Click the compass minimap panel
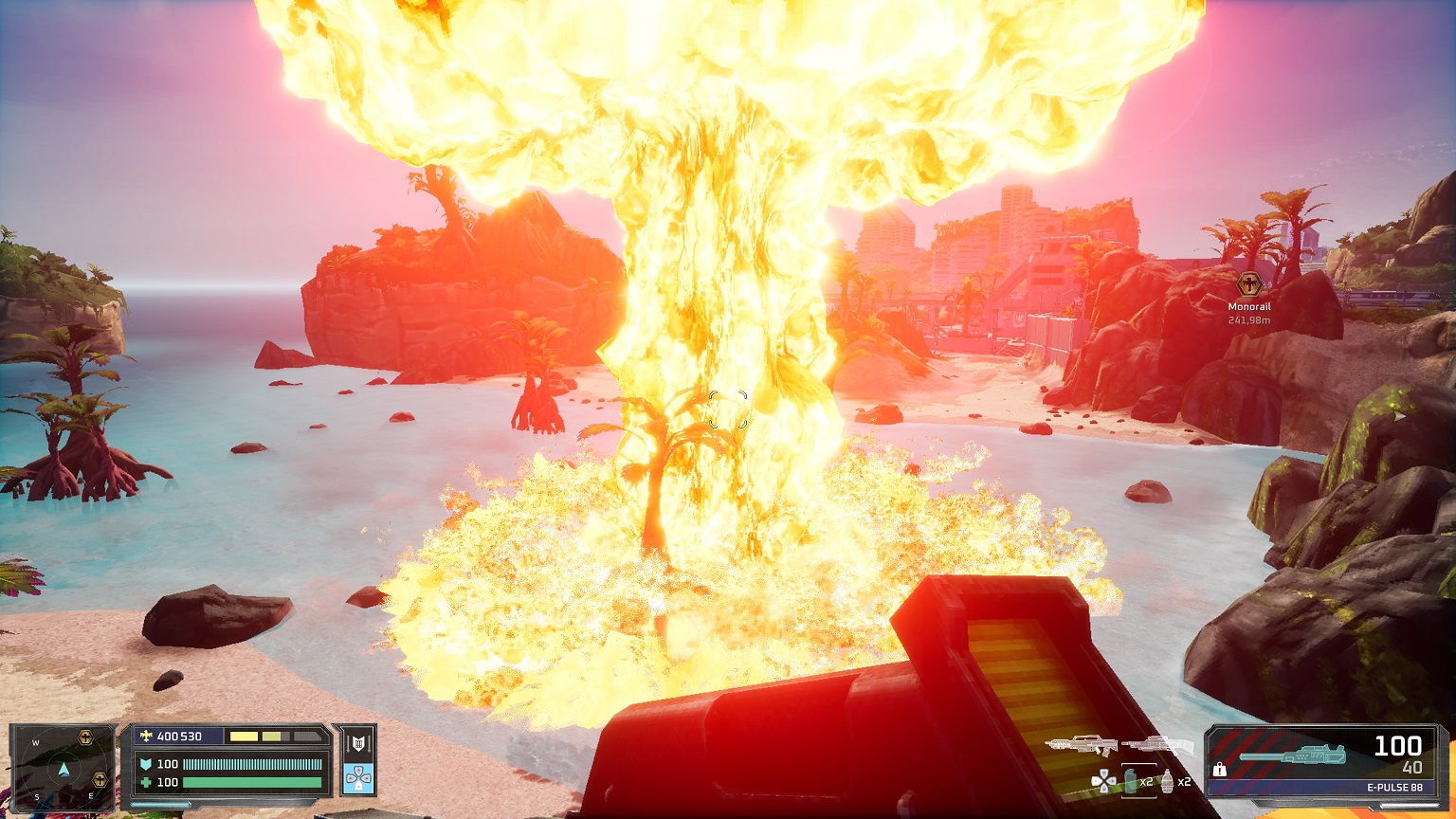 (x=63, y=767)
